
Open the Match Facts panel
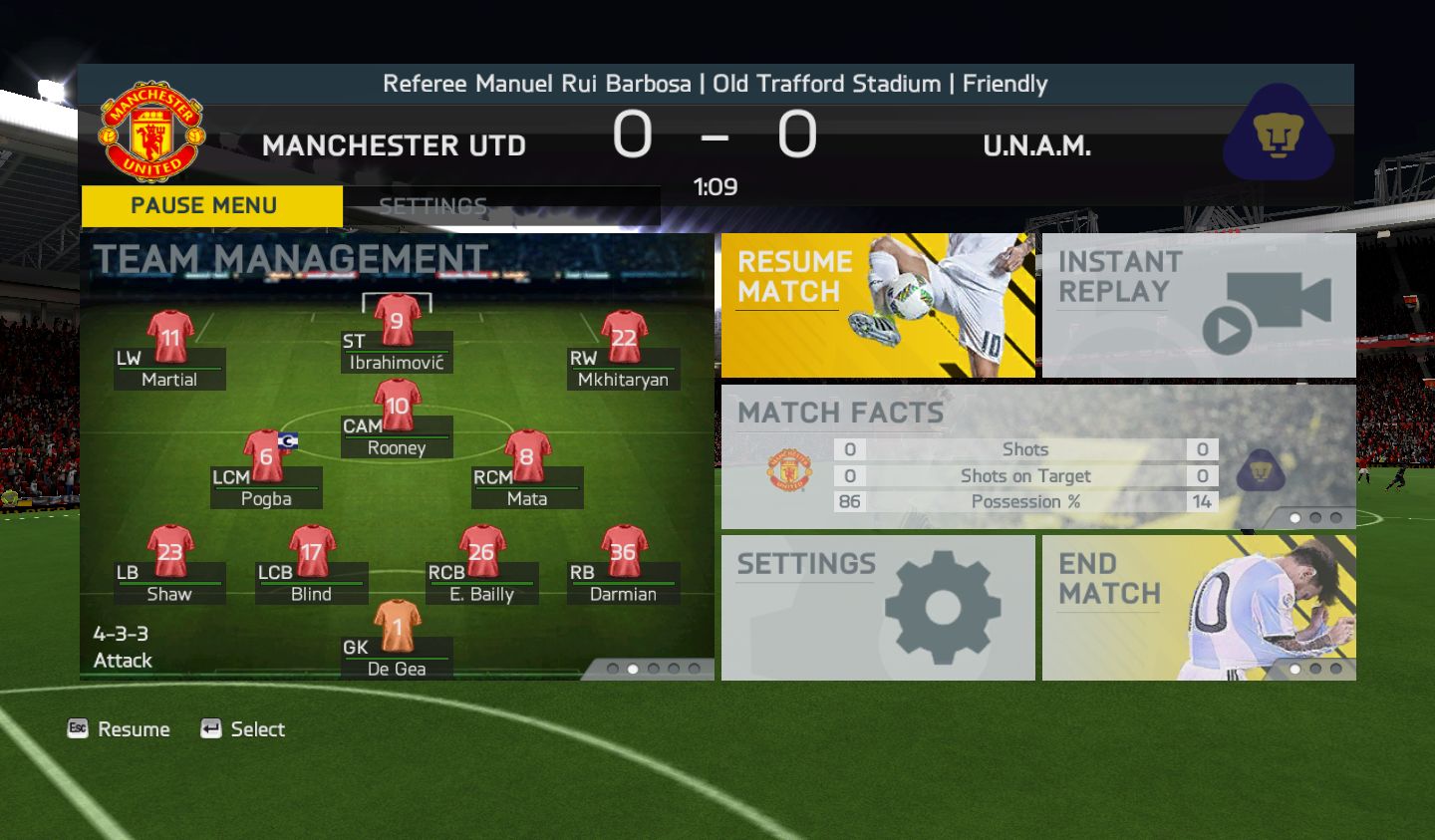click(x=1037, y=457)
